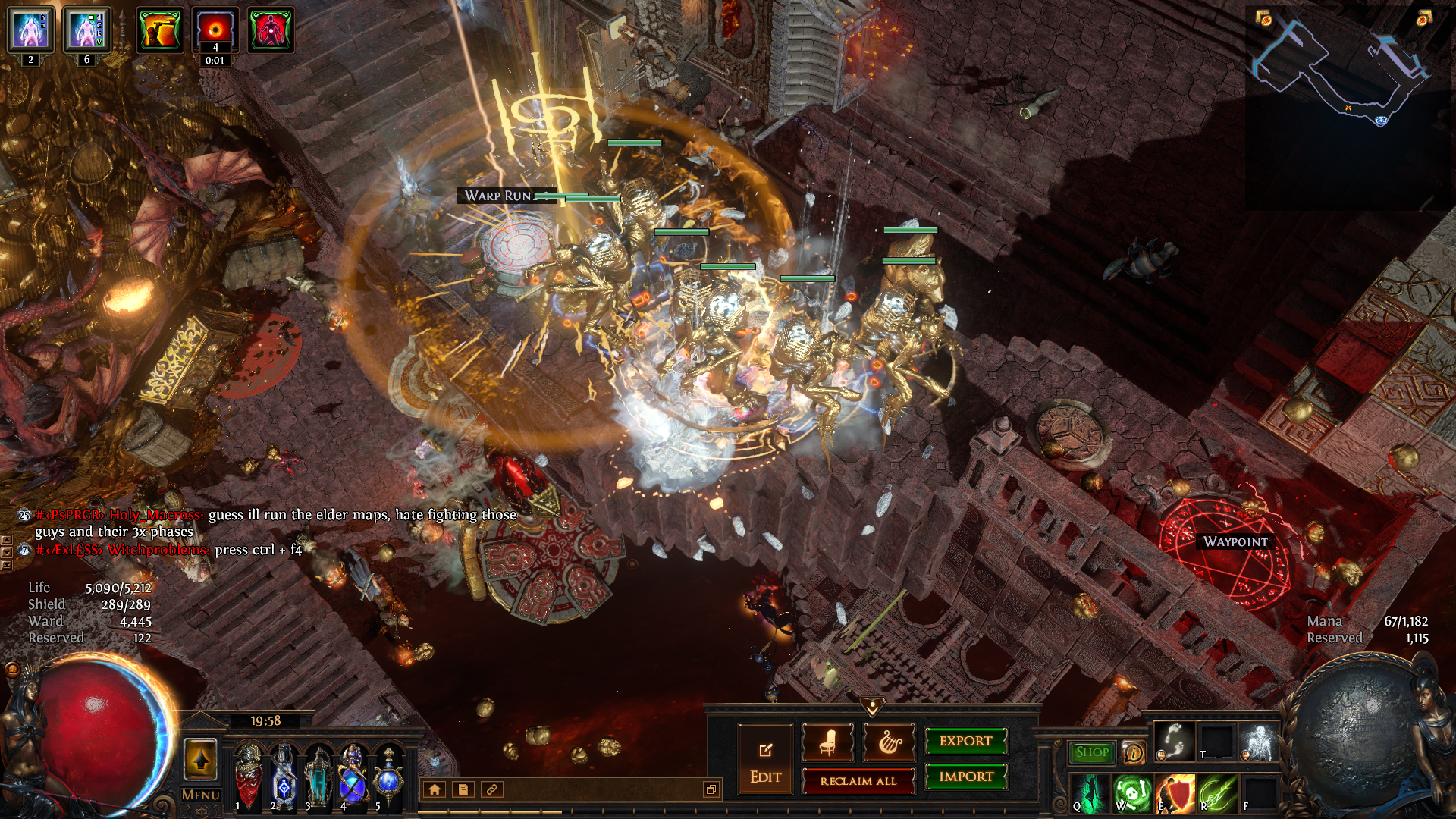Click the home icon in toolbar
The height and width of the screenshot is (819, 1456).
pos(435,789)
